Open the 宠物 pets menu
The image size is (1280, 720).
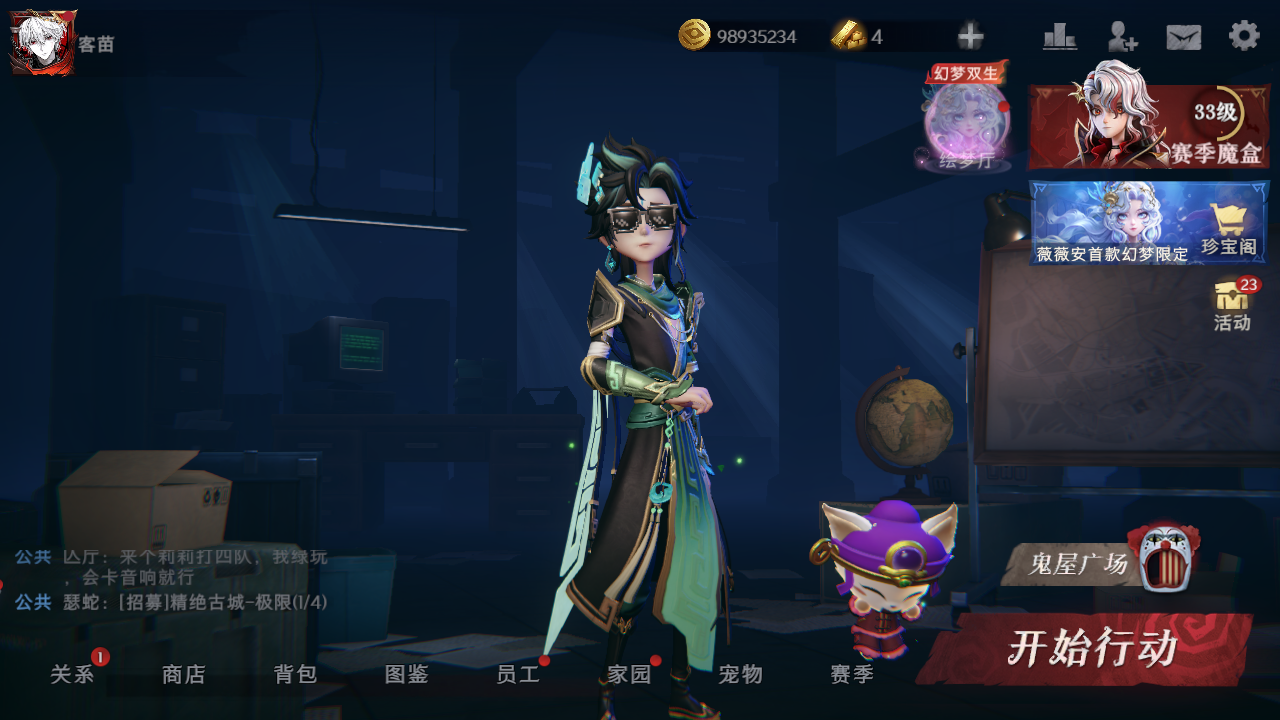[x=741, y=675]
